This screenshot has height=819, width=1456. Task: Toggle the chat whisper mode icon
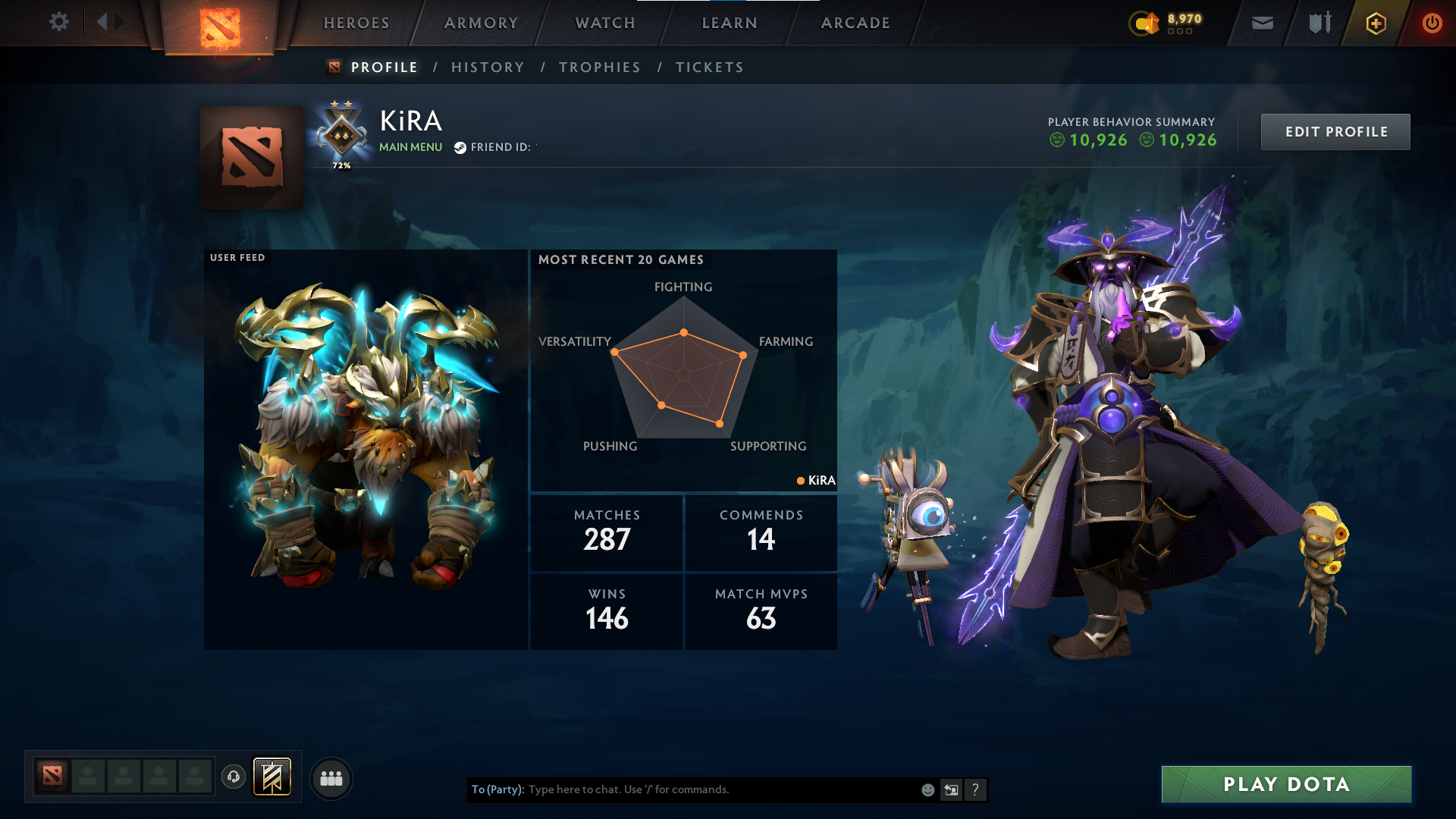(x=952, y=789)
